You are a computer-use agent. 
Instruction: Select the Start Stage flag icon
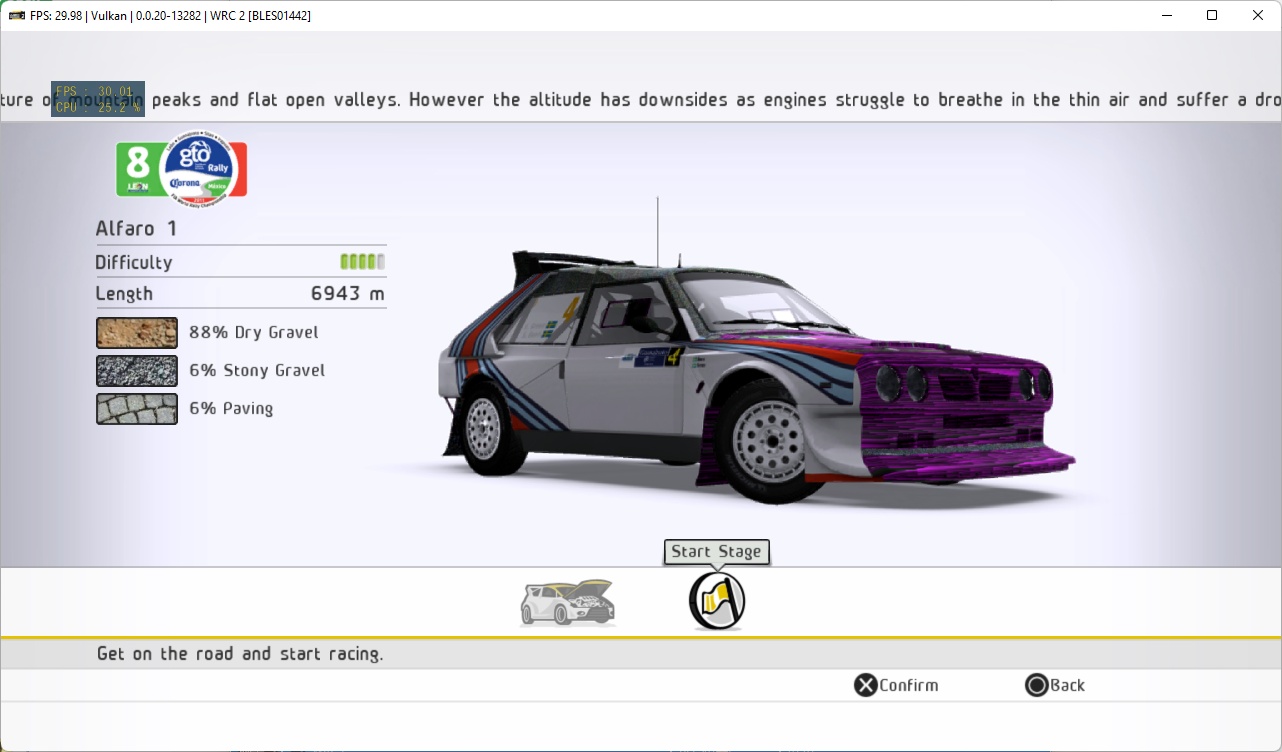click(x=716, y=601)
